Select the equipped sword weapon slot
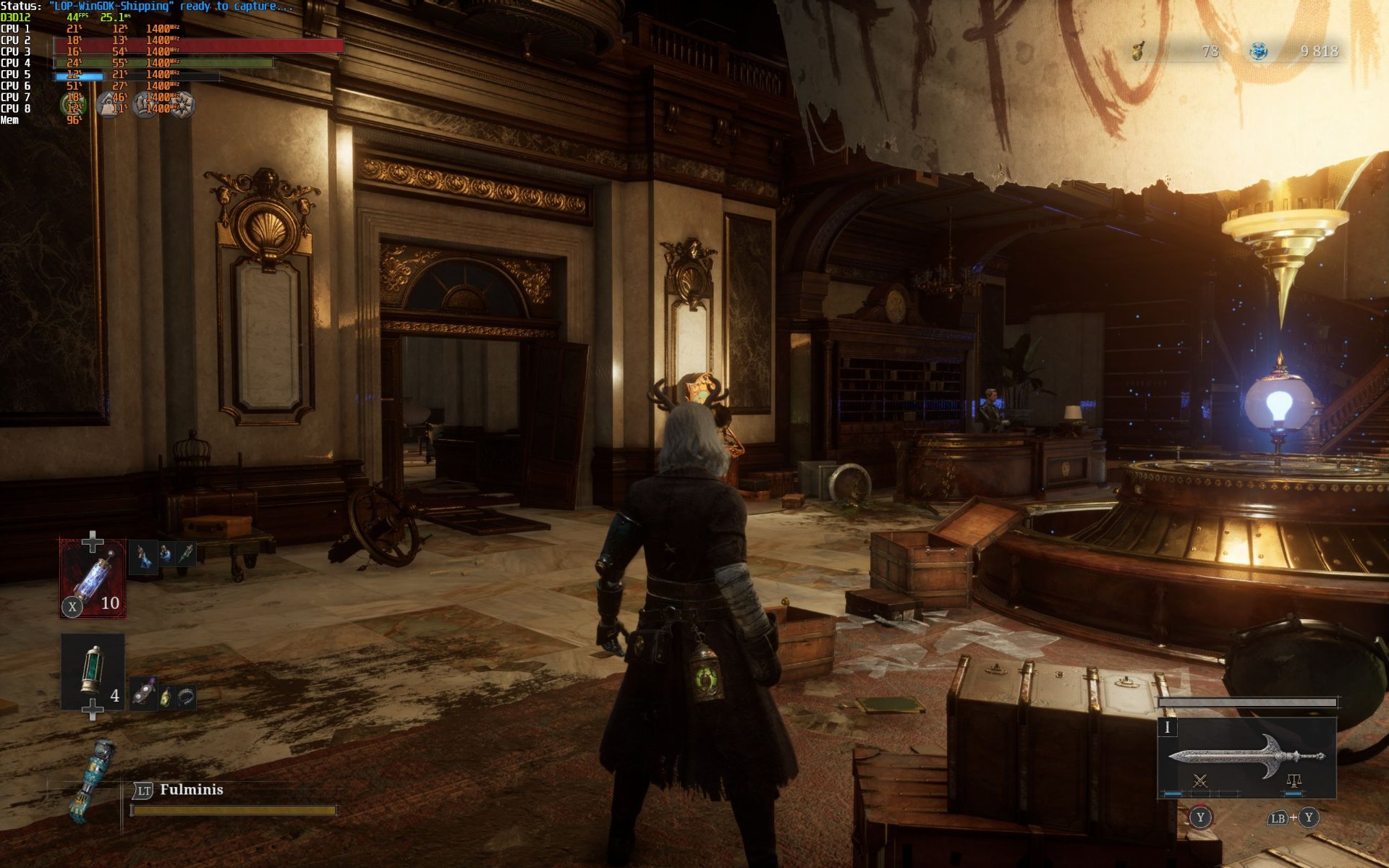This screenshot has height=868, width=1389. (x=1246, y=757)
